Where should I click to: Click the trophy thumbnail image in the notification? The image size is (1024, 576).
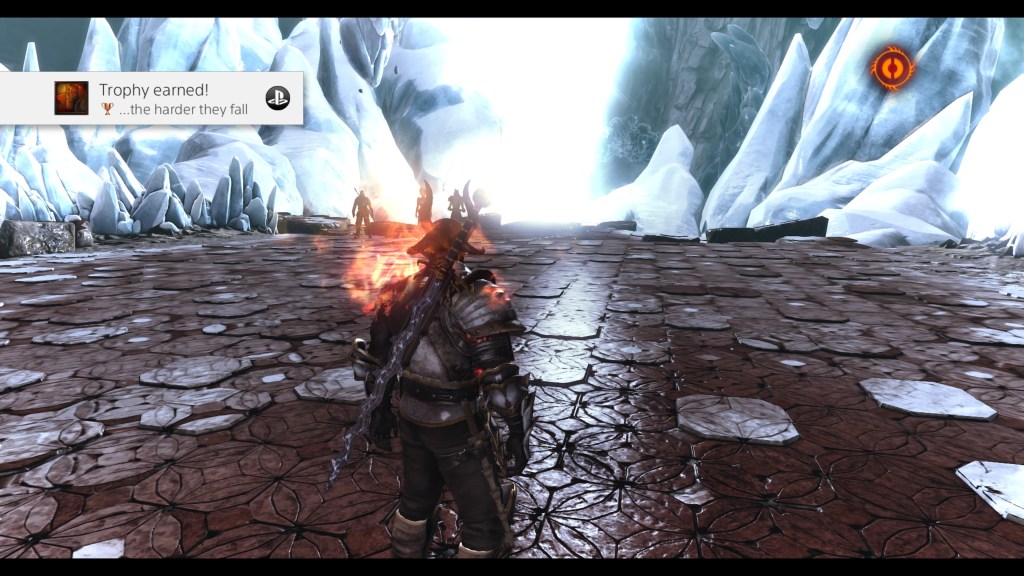(71, 98)
